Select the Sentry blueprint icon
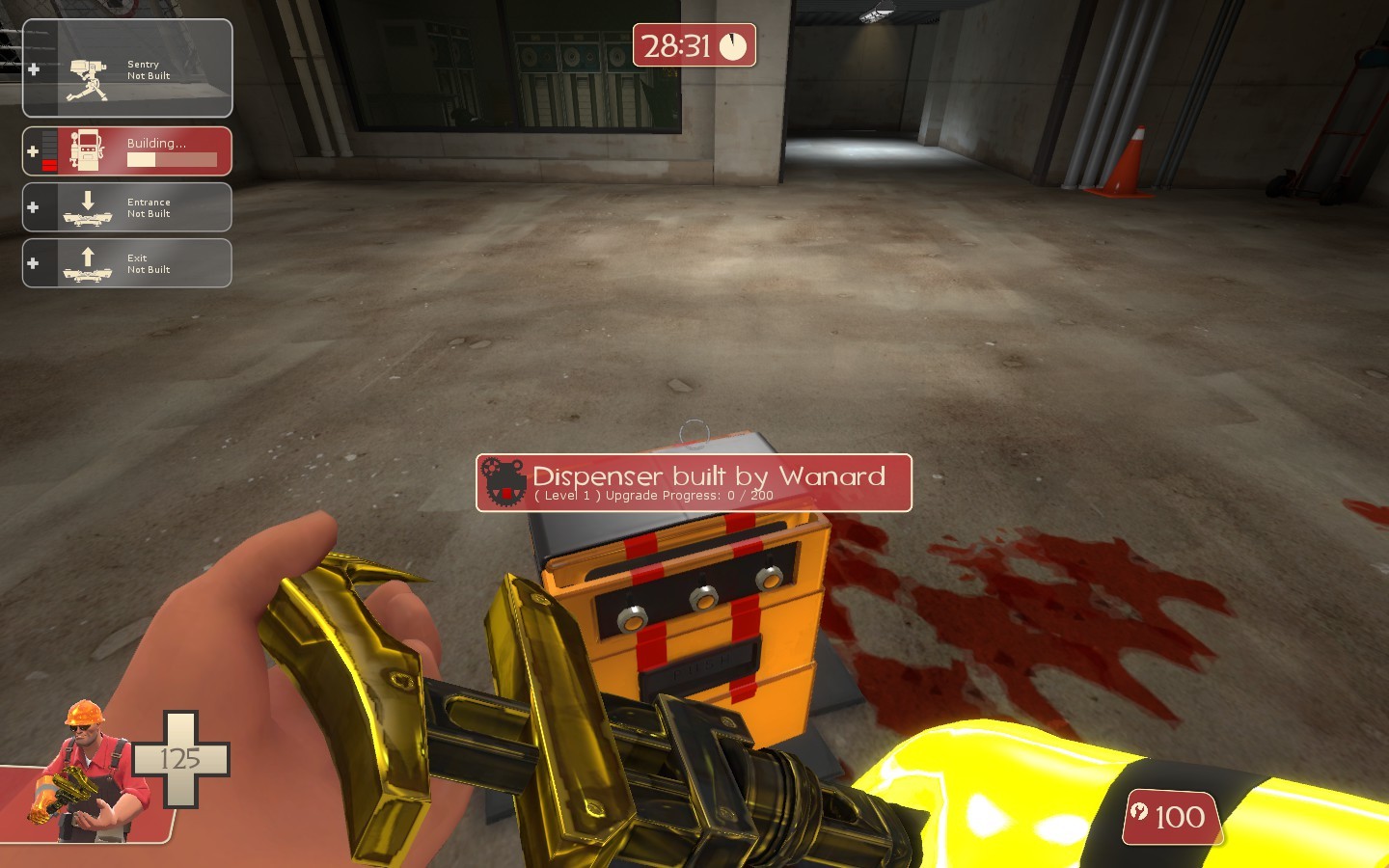Image resolution: width=1389 pixels, height=868 pixels. point(86,68)
